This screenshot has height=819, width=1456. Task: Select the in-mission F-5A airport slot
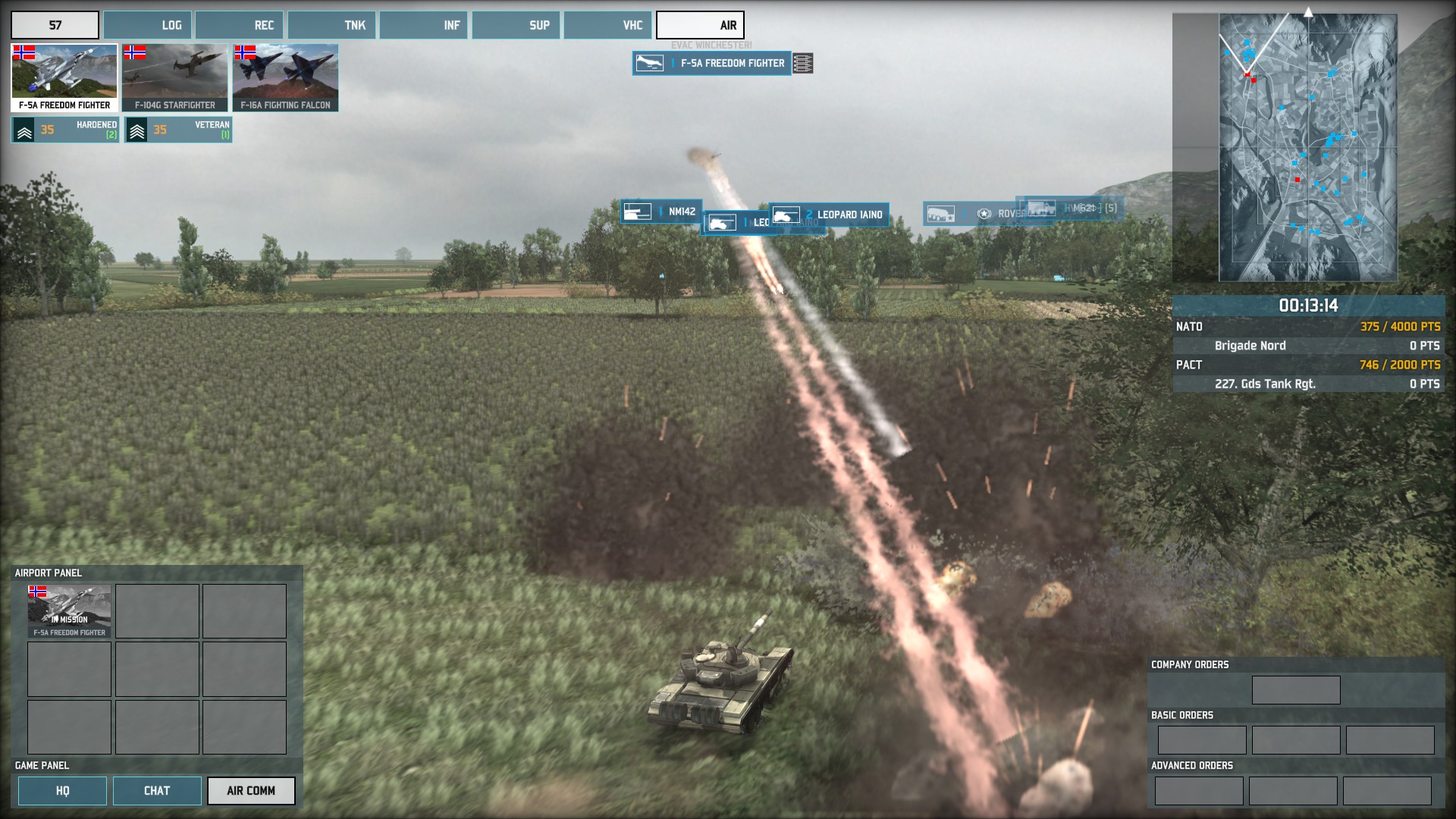tap(69, 611)
